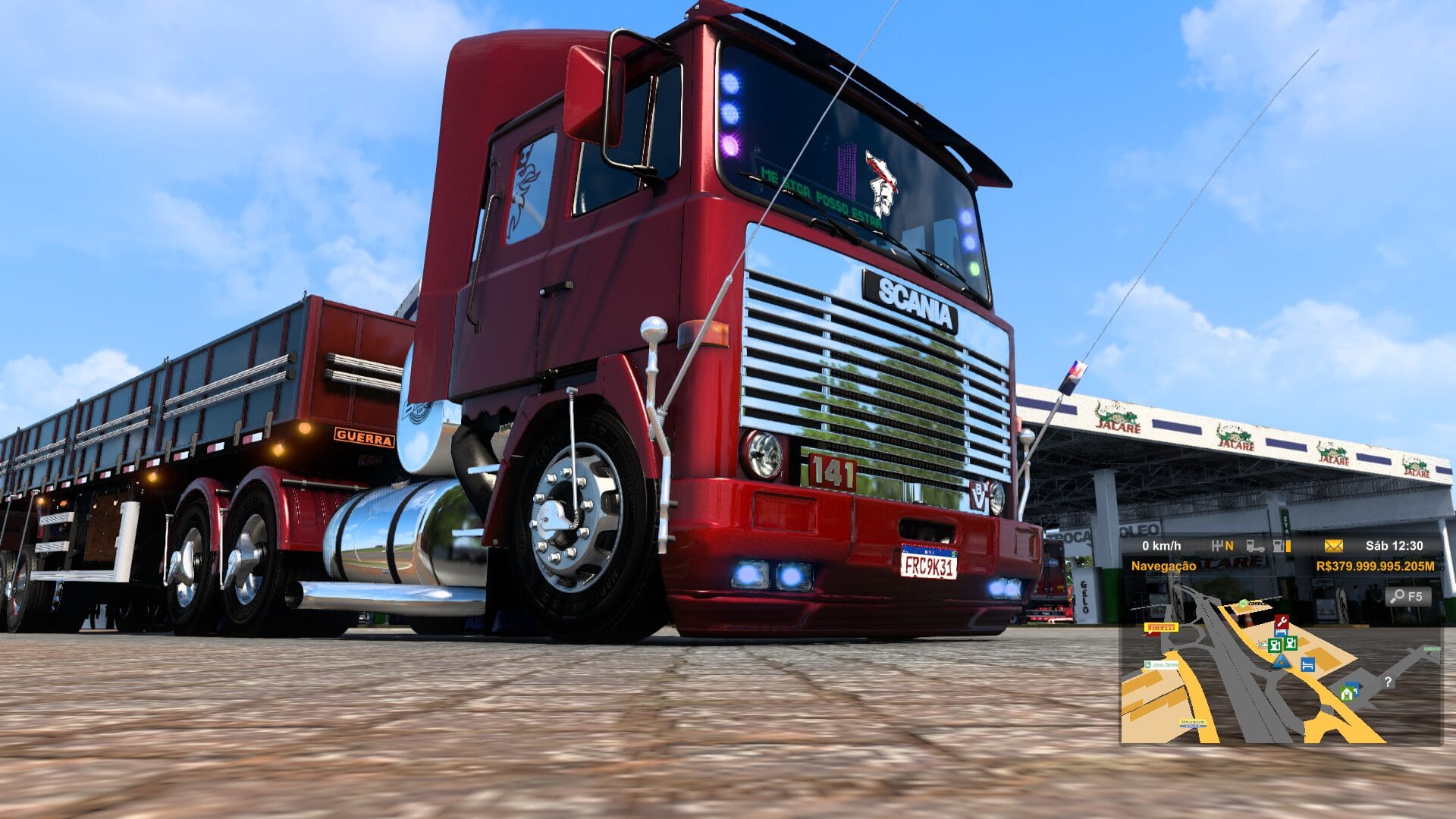This screenshot has width=1456, height=819.
Task: Click the 0 km/h speed readout
Action: coord(1161,545)
